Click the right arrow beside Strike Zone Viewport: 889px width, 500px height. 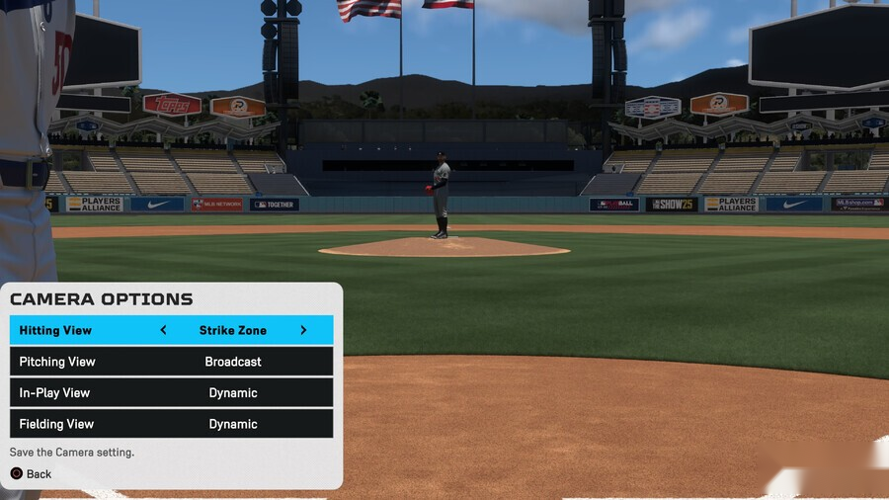tap(303, 330)
